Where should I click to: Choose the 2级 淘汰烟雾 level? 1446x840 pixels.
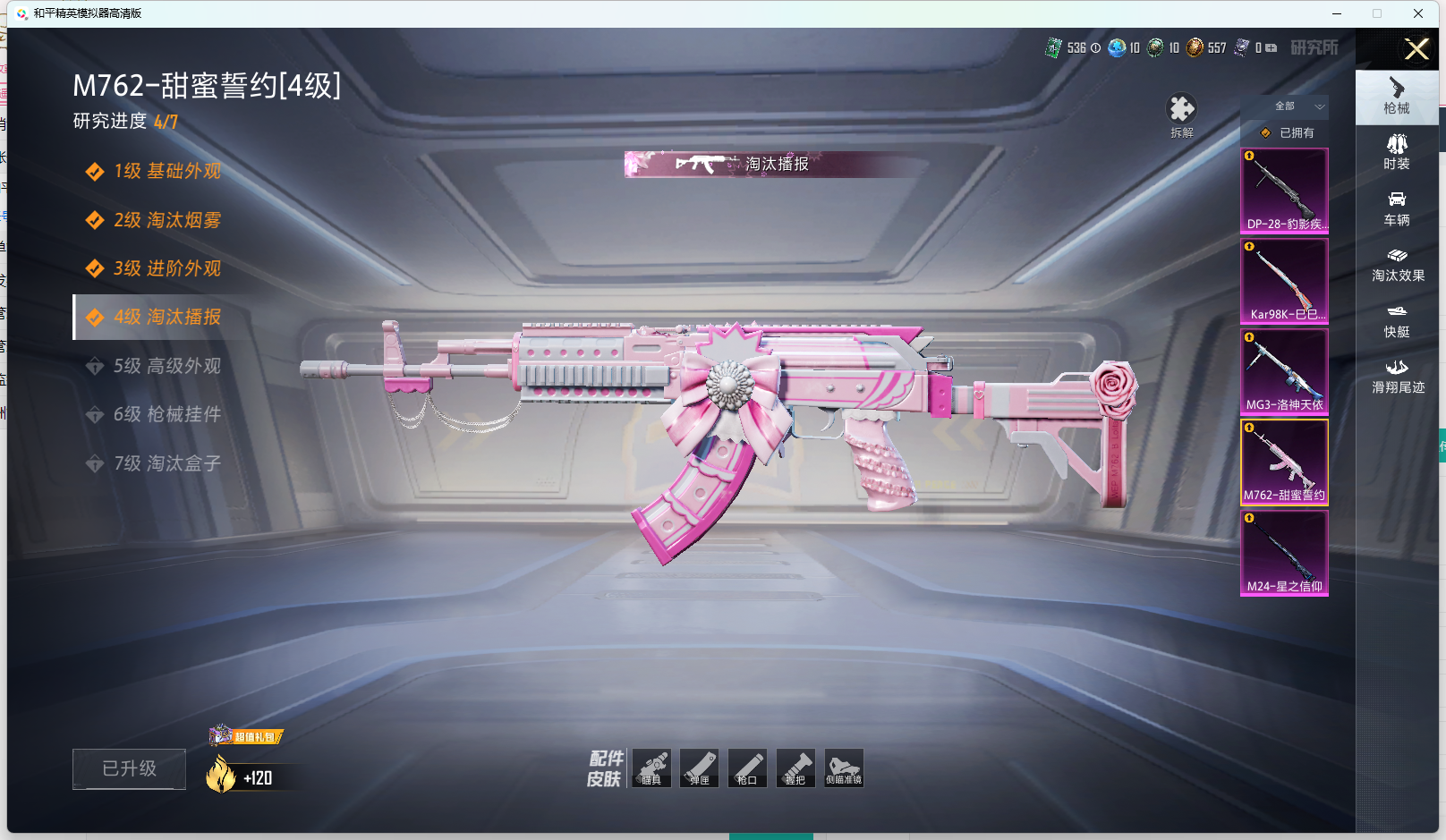coord(166,220)
